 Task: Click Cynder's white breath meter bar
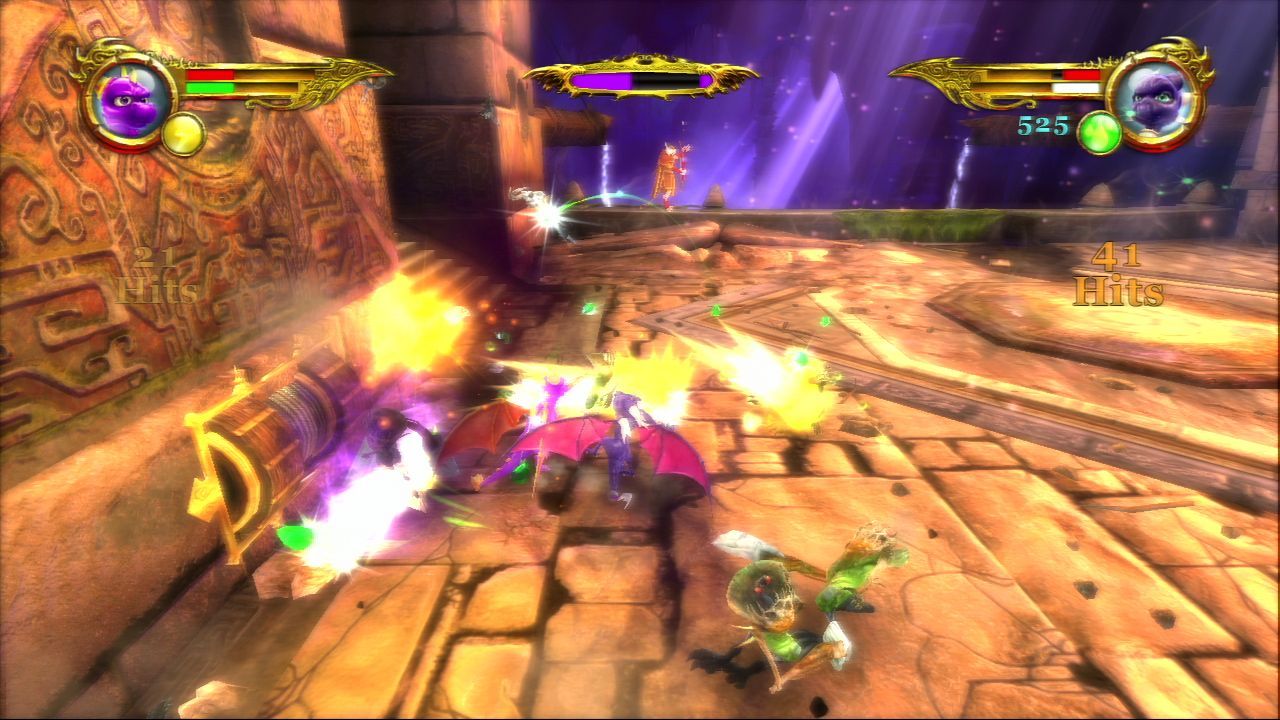[1077, 88]
